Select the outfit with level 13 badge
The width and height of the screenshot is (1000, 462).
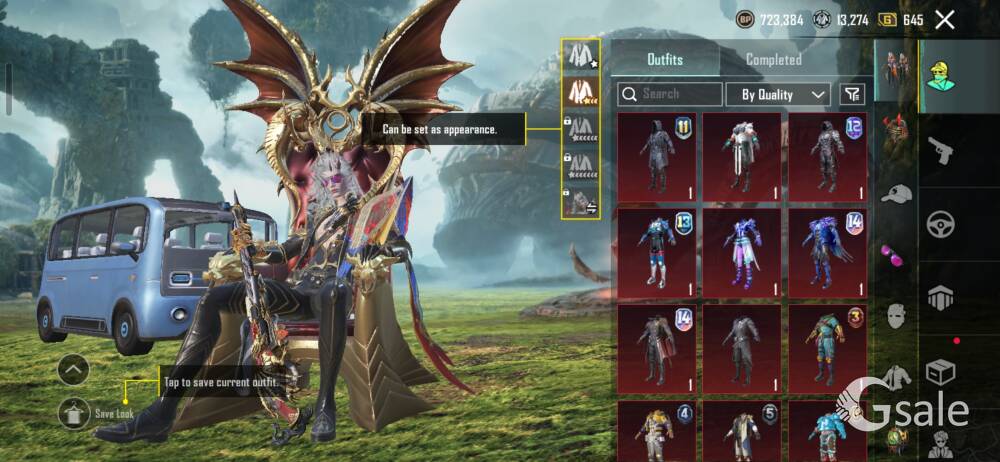click(657, 250)
